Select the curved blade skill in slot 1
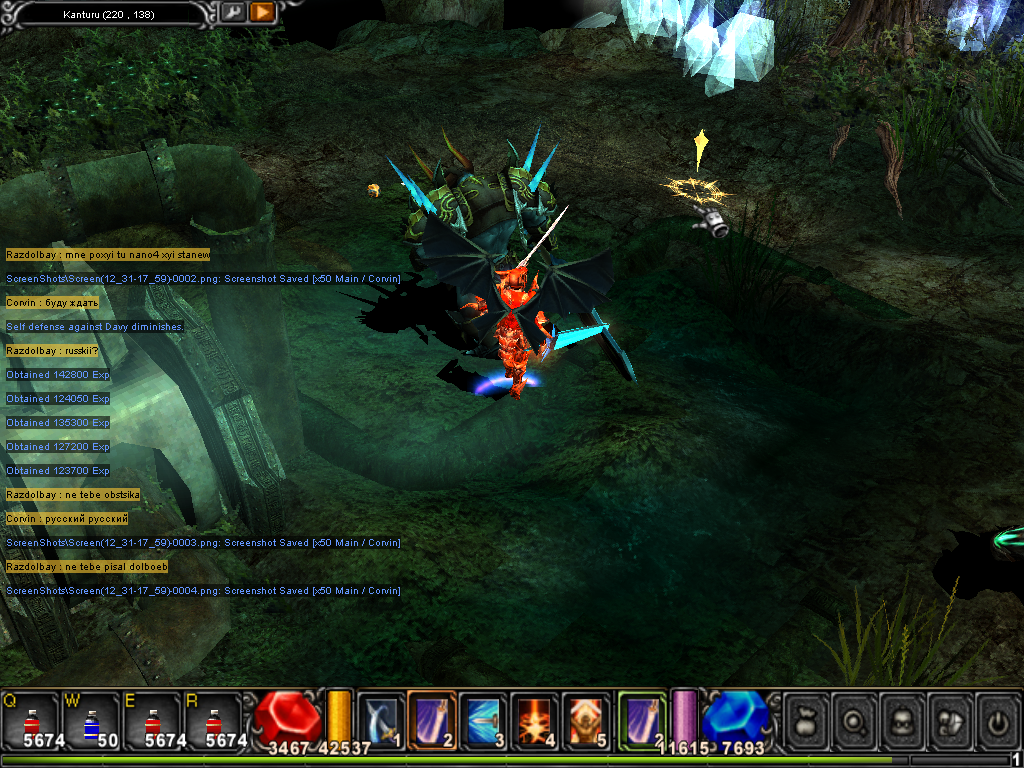 [x=381, y=720]
